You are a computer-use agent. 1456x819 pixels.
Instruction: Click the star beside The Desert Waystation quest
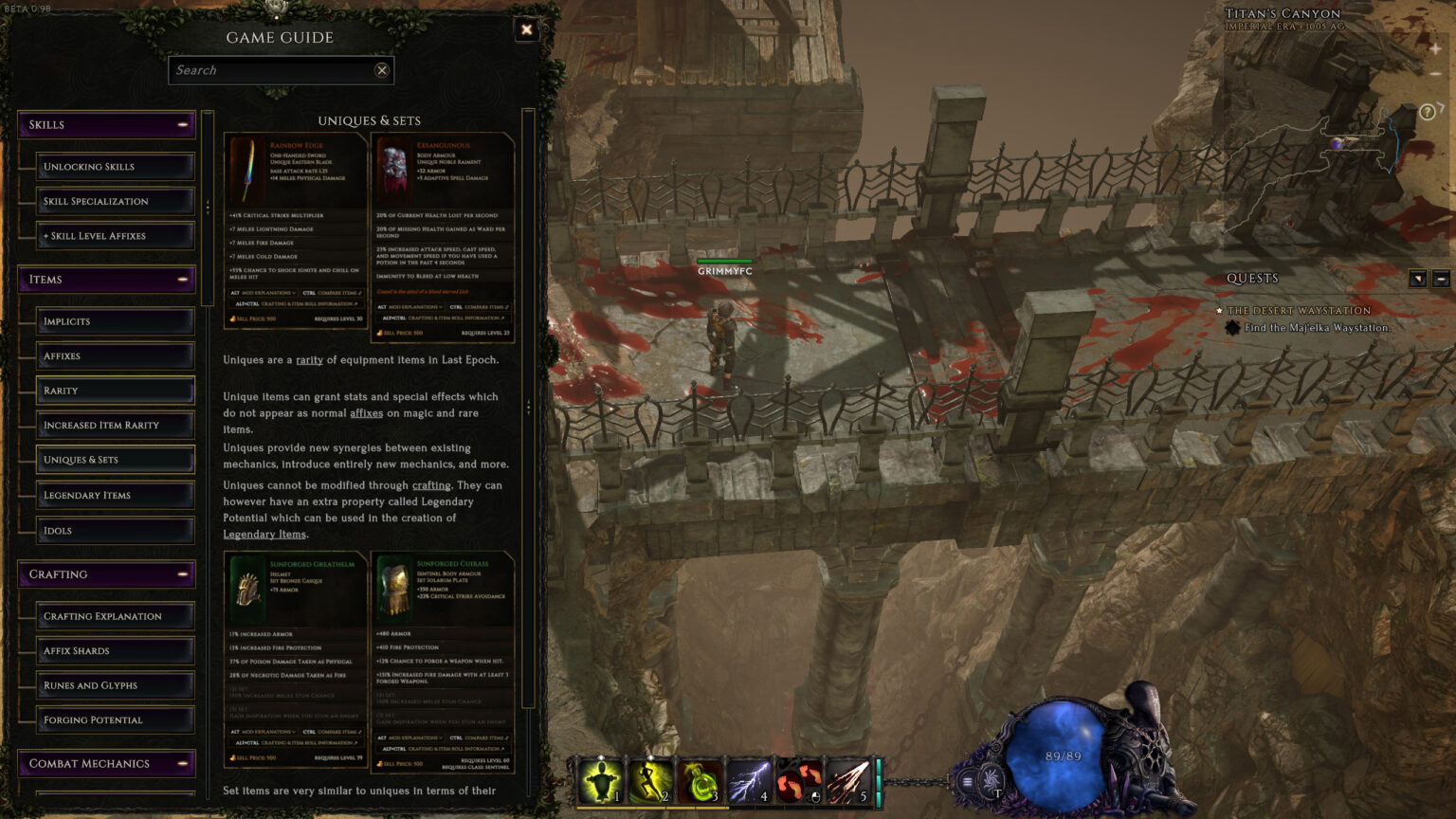pyautogui.click(x=1219, y=310)
